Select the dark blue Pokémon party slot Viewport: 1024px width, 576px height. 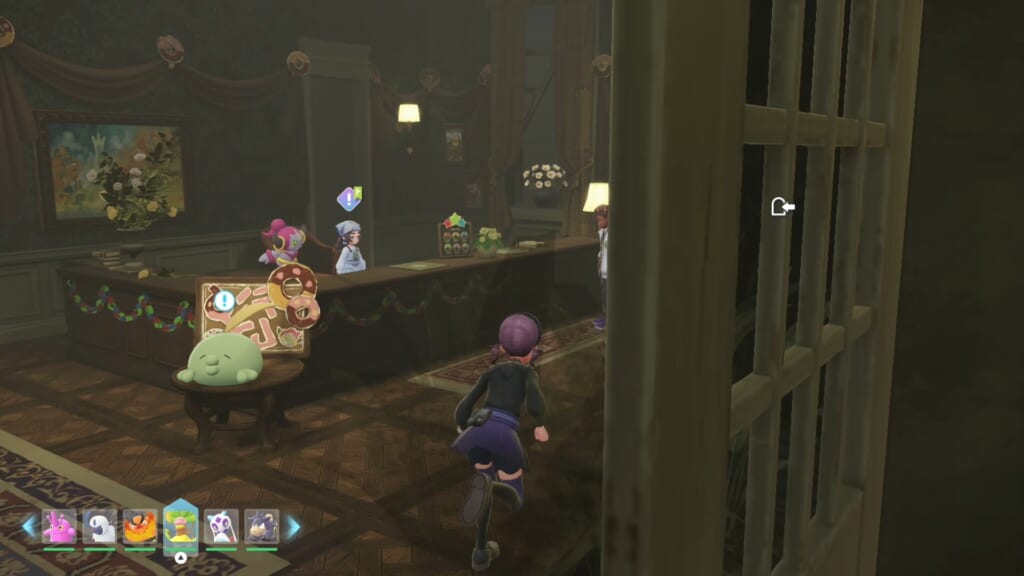point(261,527)
